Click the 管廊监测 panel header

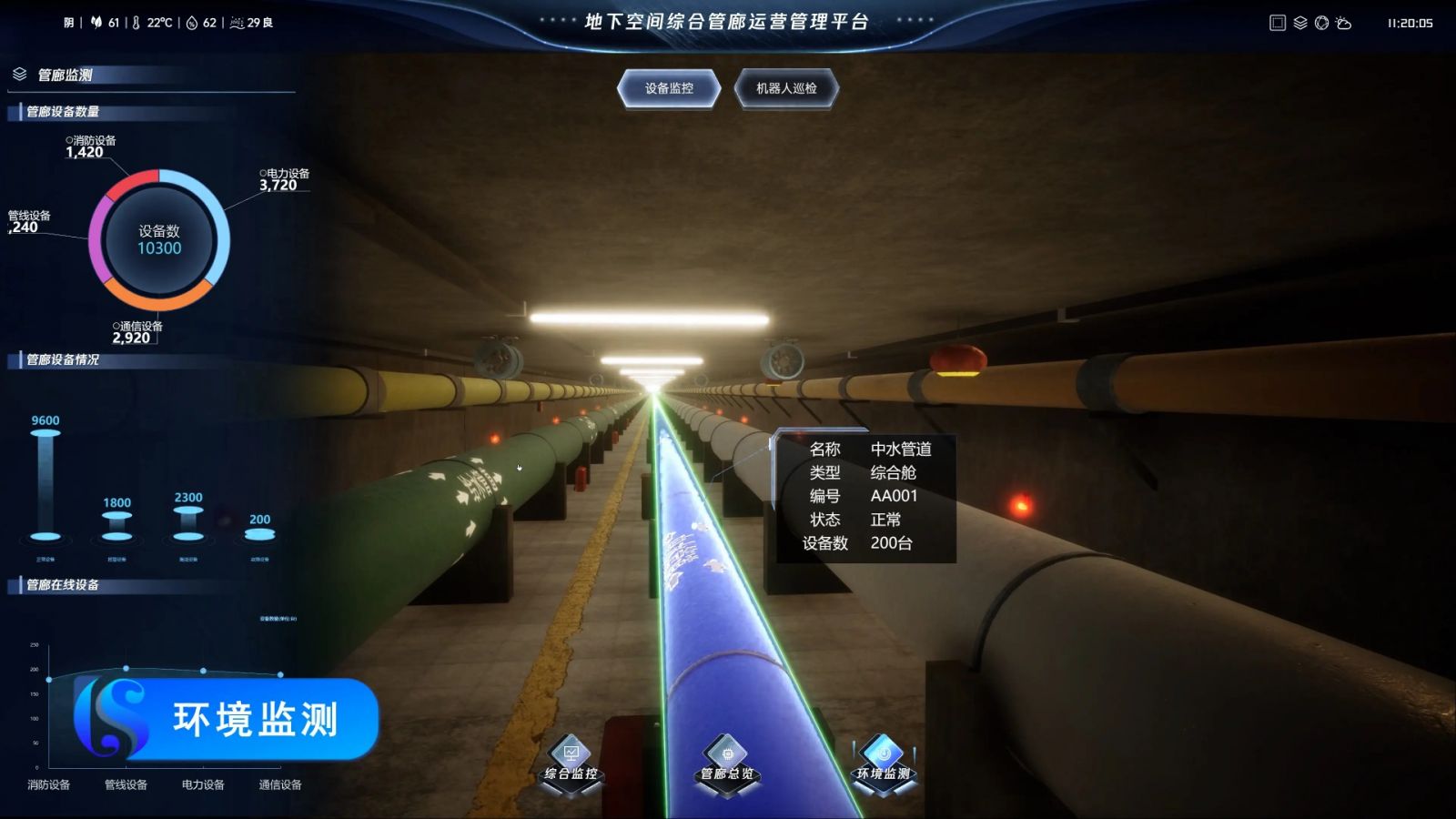pyautogui.click(x=65, y=75)
